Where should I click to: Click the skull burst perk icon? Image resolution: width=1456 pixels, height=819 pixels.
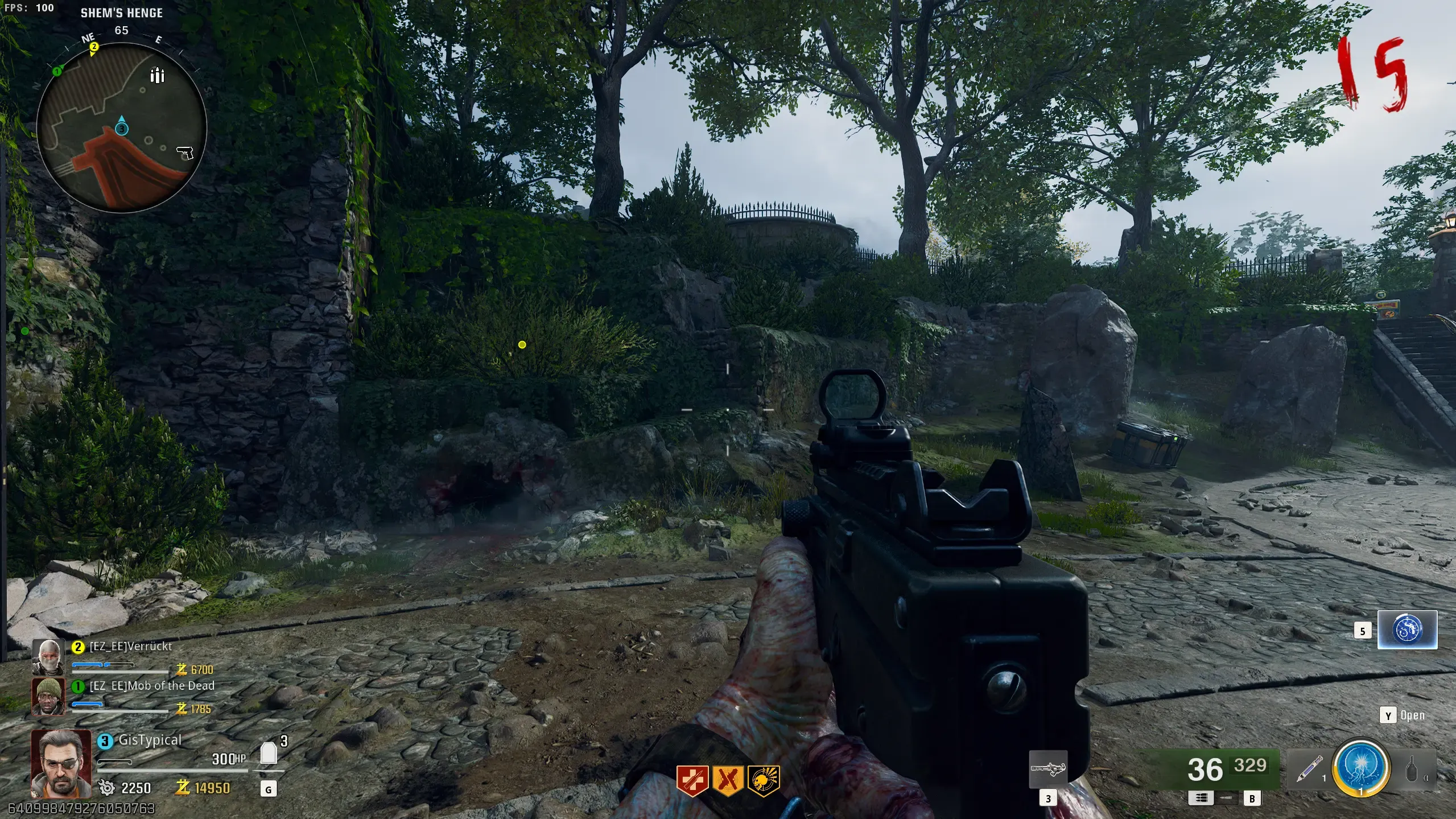(x=764, y=780)
